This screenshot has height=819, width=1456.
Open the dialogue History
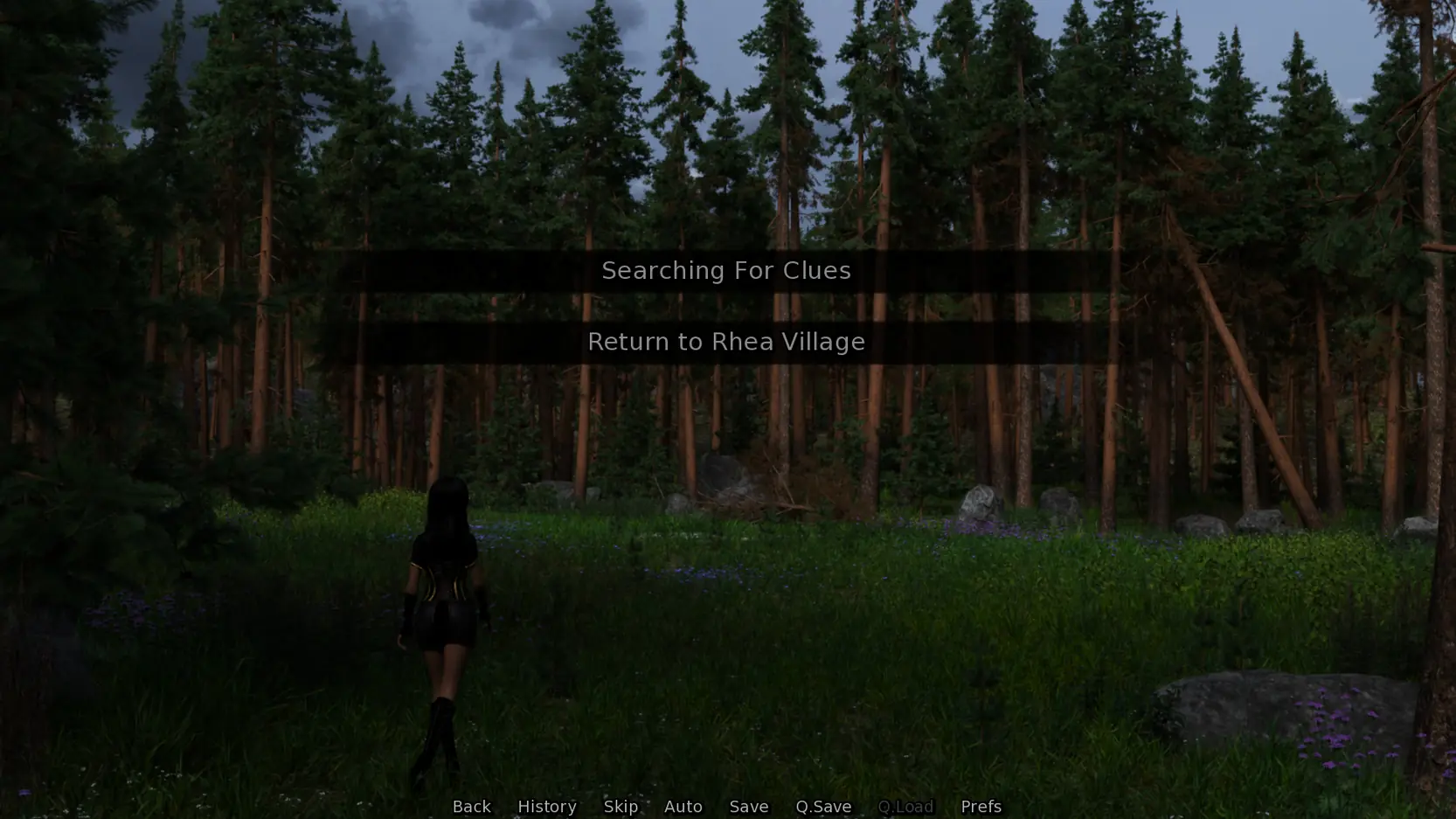click(547, 806)
